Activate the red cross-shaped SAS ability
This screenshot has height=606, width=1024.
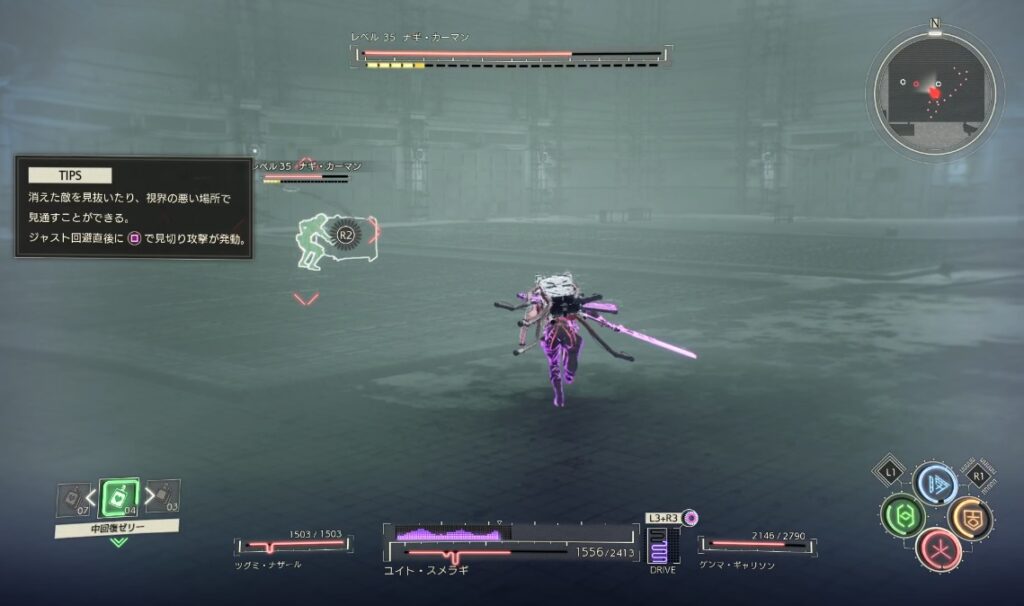(937, 549)
